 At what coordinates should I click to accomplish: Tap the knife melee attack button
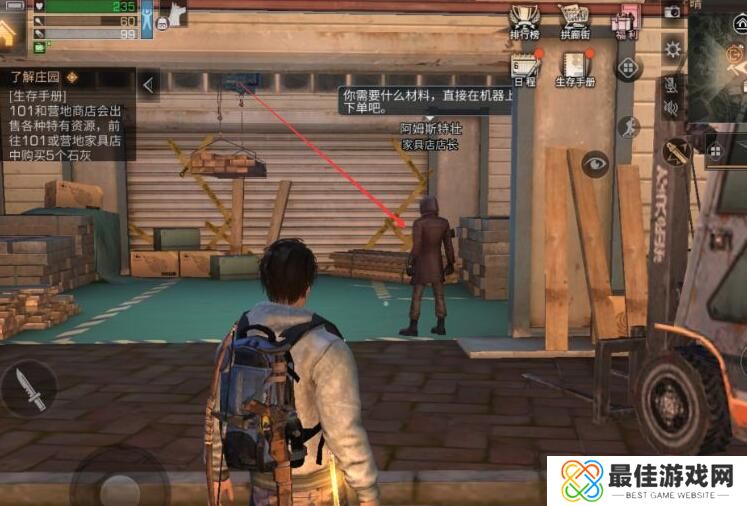29,390
